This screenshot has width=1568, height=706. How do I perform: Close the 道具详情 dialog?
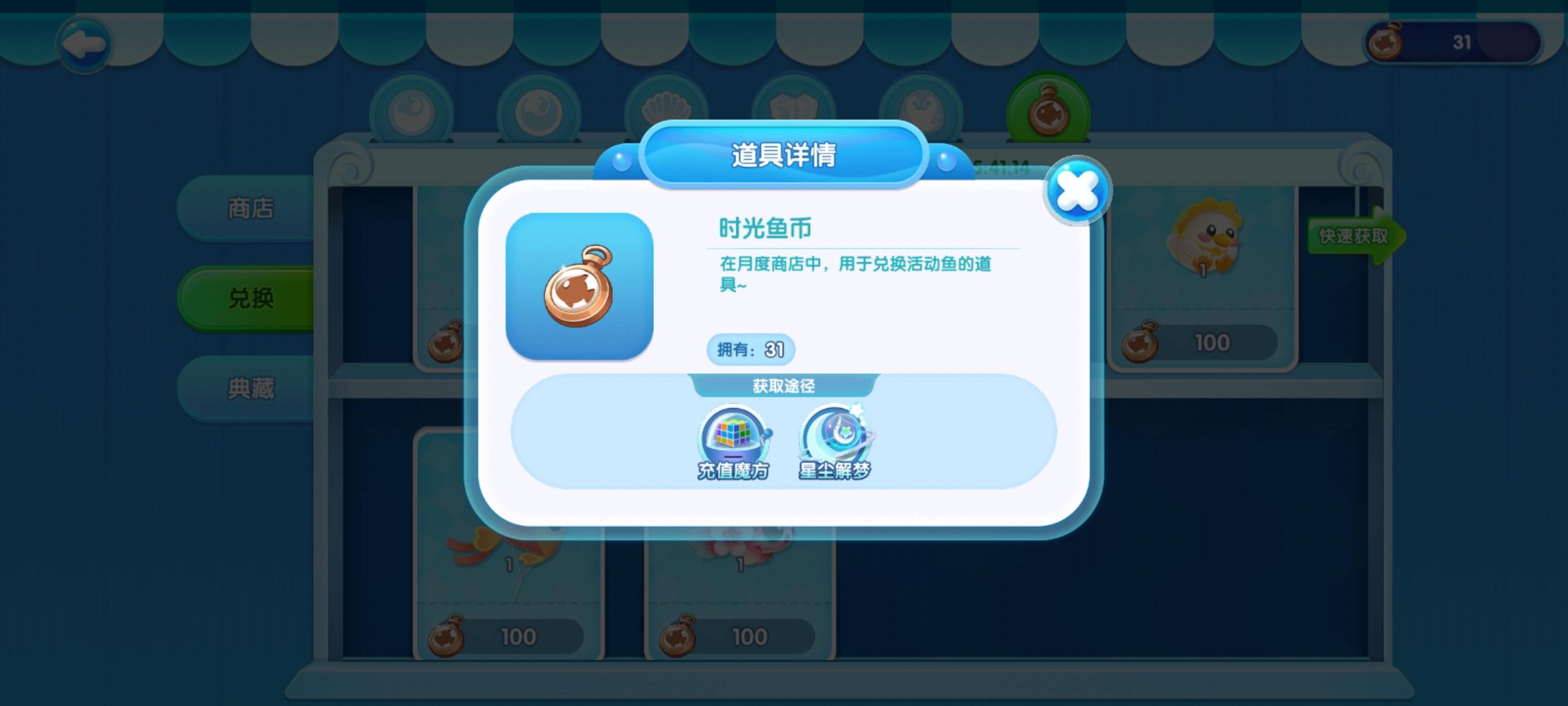tap(1079, 188)
